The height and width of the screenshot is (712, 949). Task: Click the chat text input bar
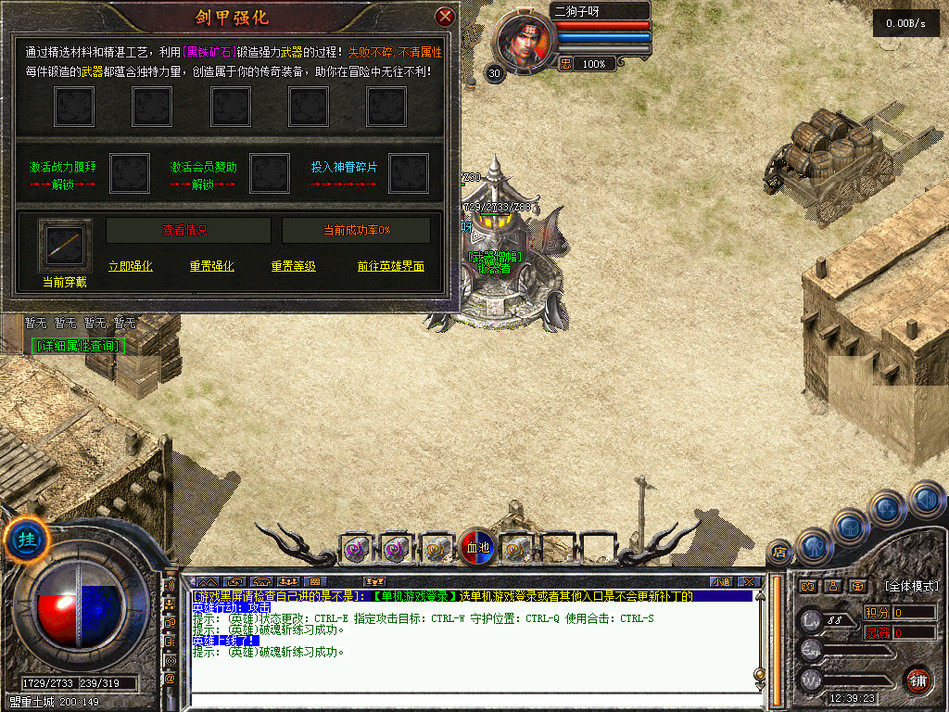(470, 701)
